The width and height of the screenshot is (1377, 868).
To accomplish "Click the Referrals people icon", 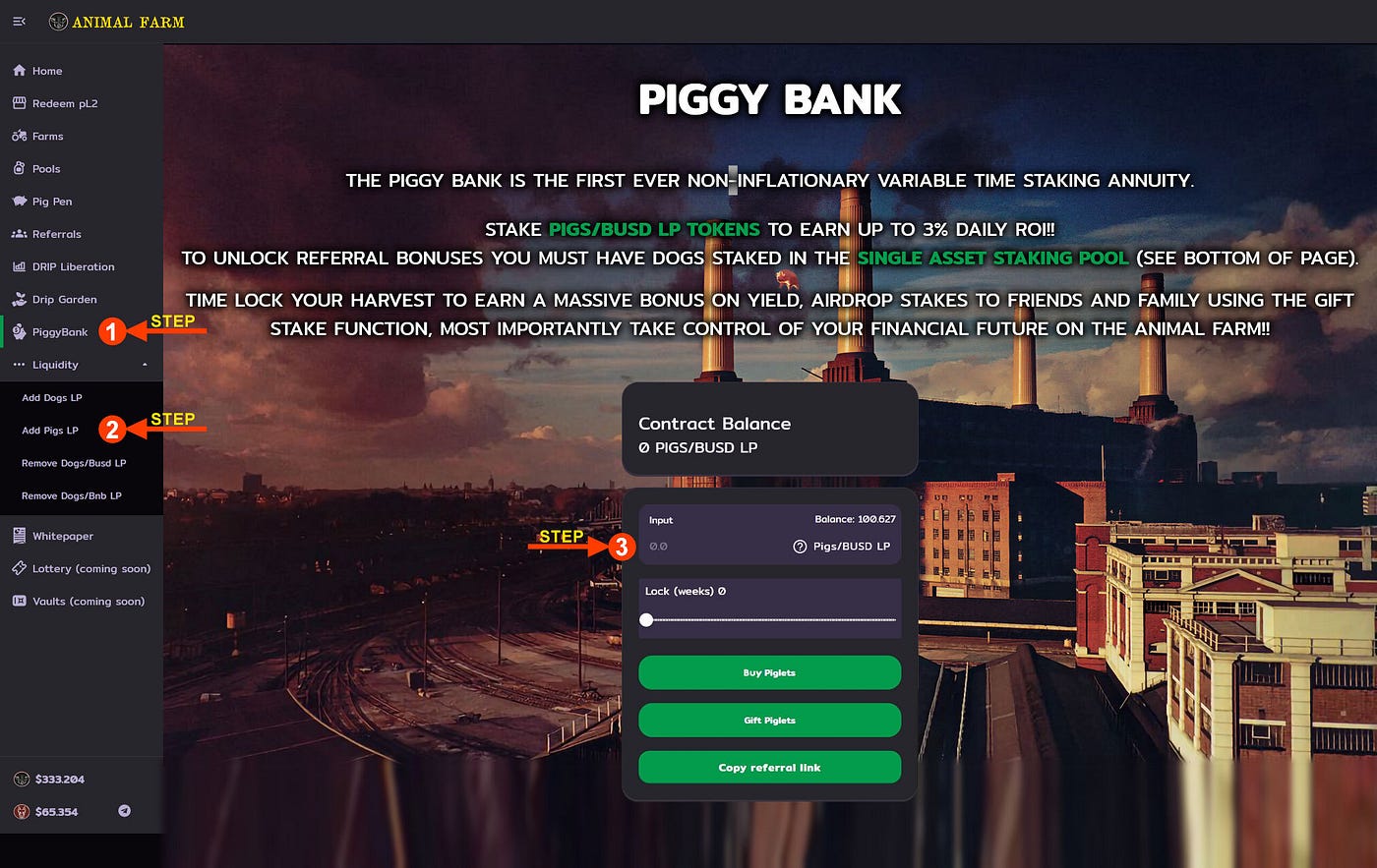I will (x=18, y=234).
